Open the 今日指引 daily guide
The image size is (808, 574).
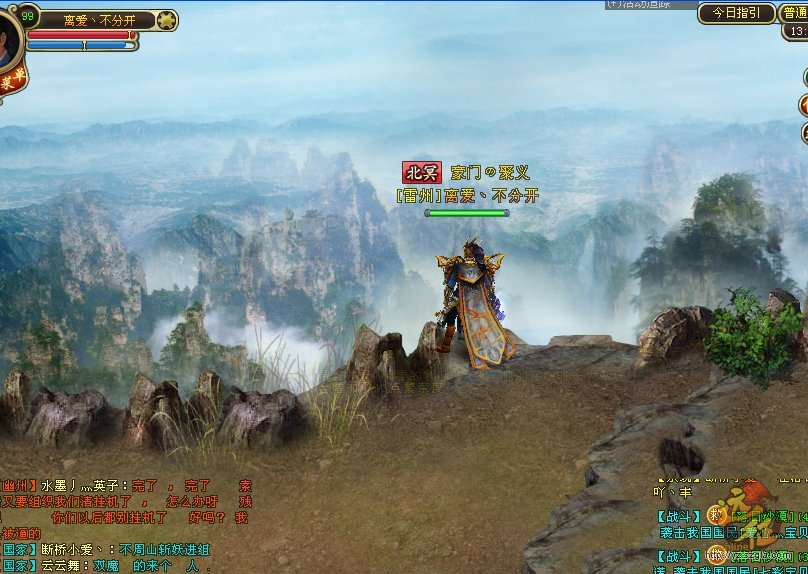(x=737, y=13)
